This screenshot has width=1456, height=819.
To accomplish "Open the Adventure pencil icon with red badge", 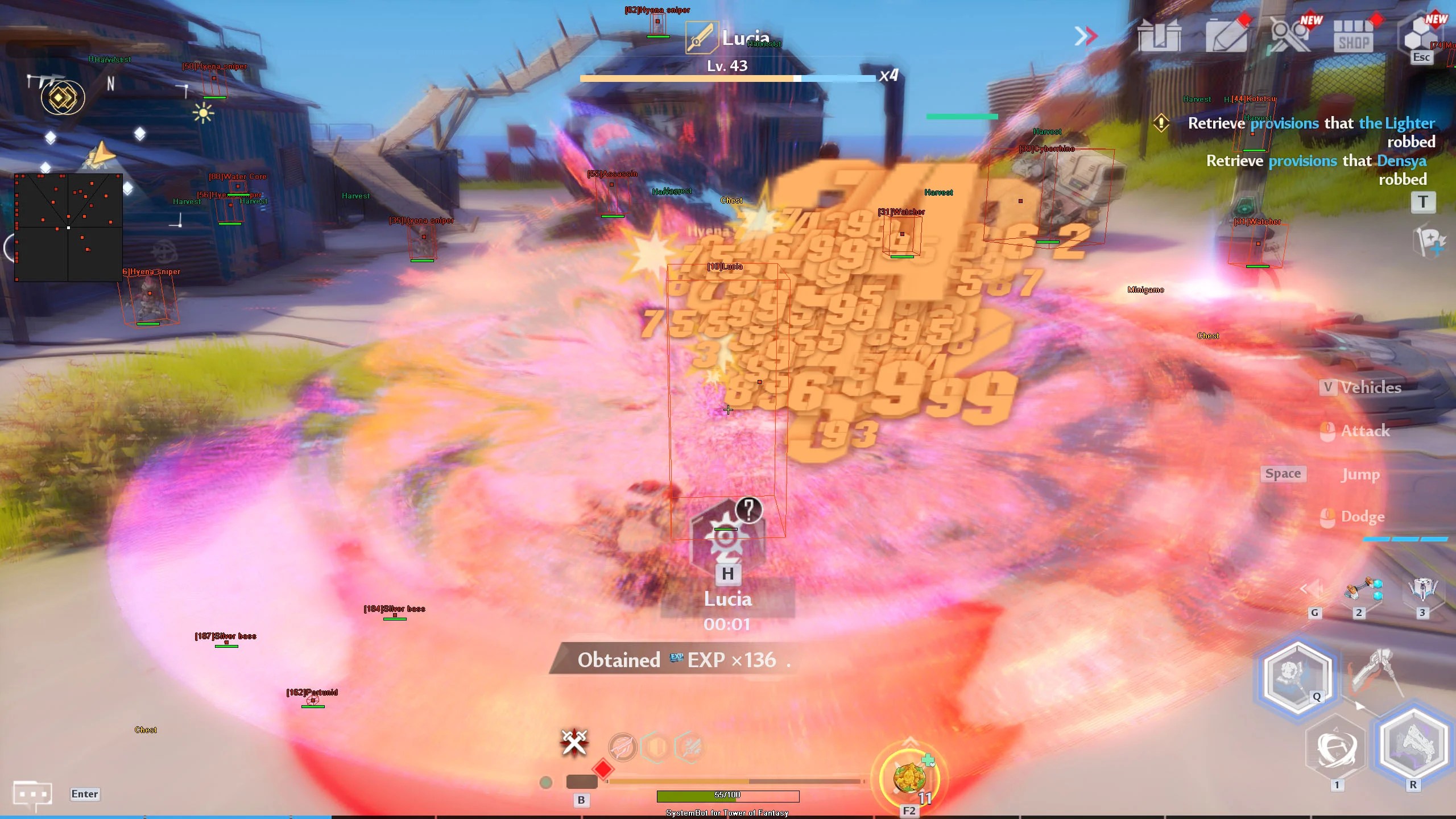I will click(1228, 35).
